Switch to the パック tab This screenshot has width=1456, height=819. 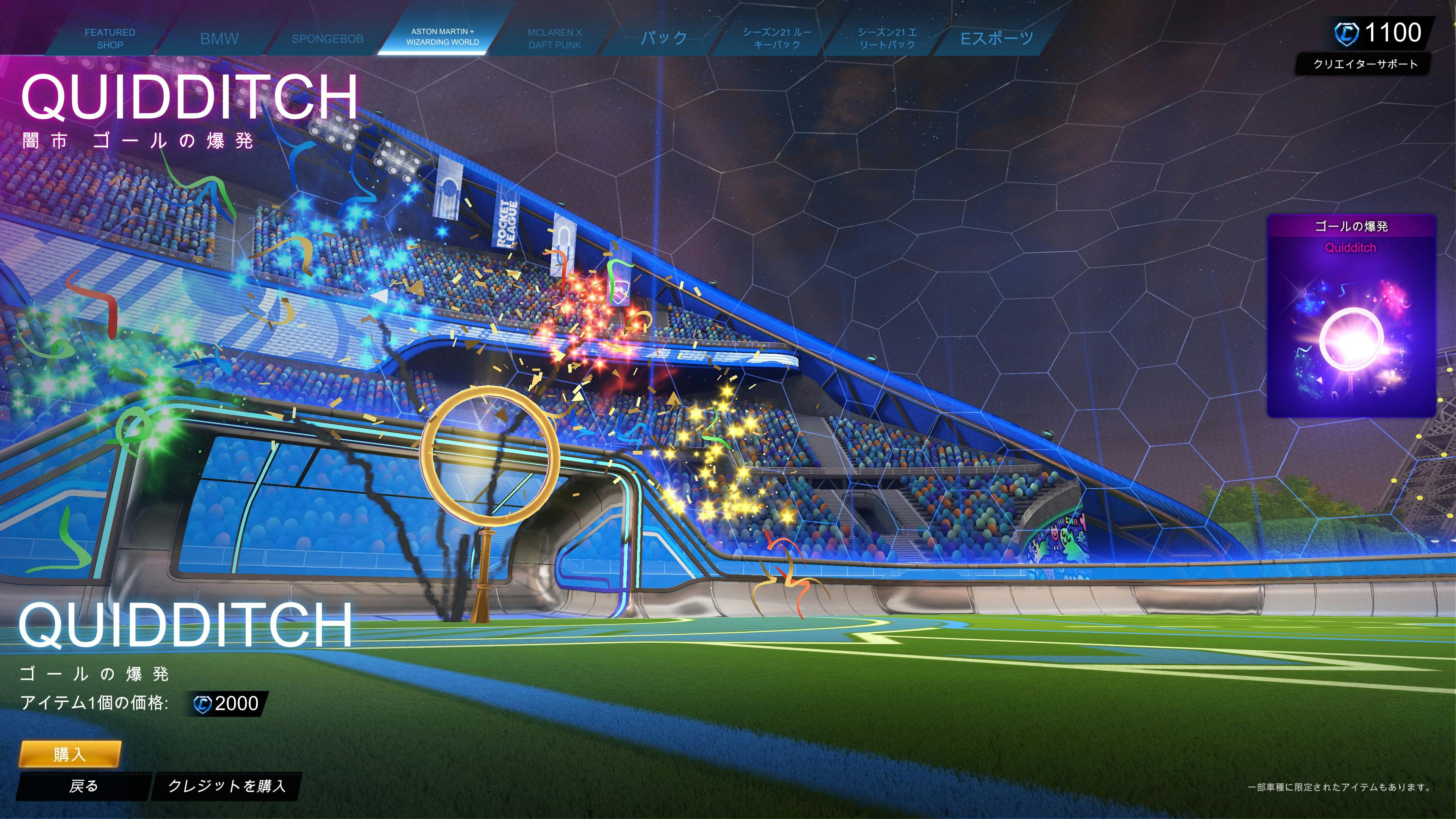664,38
